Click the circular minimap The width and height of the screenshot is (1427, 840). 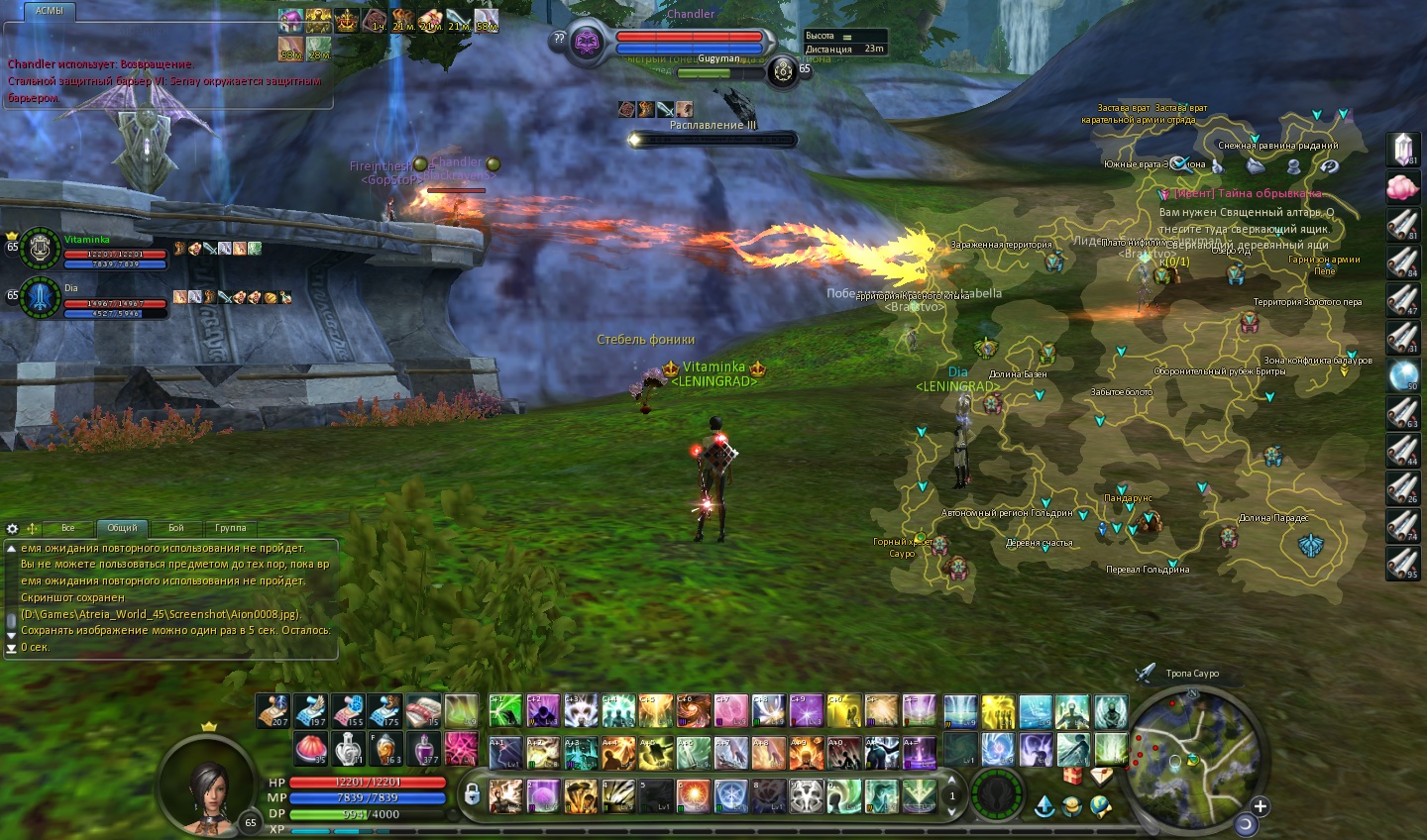pyautogui.click(x=1193, y=760)
